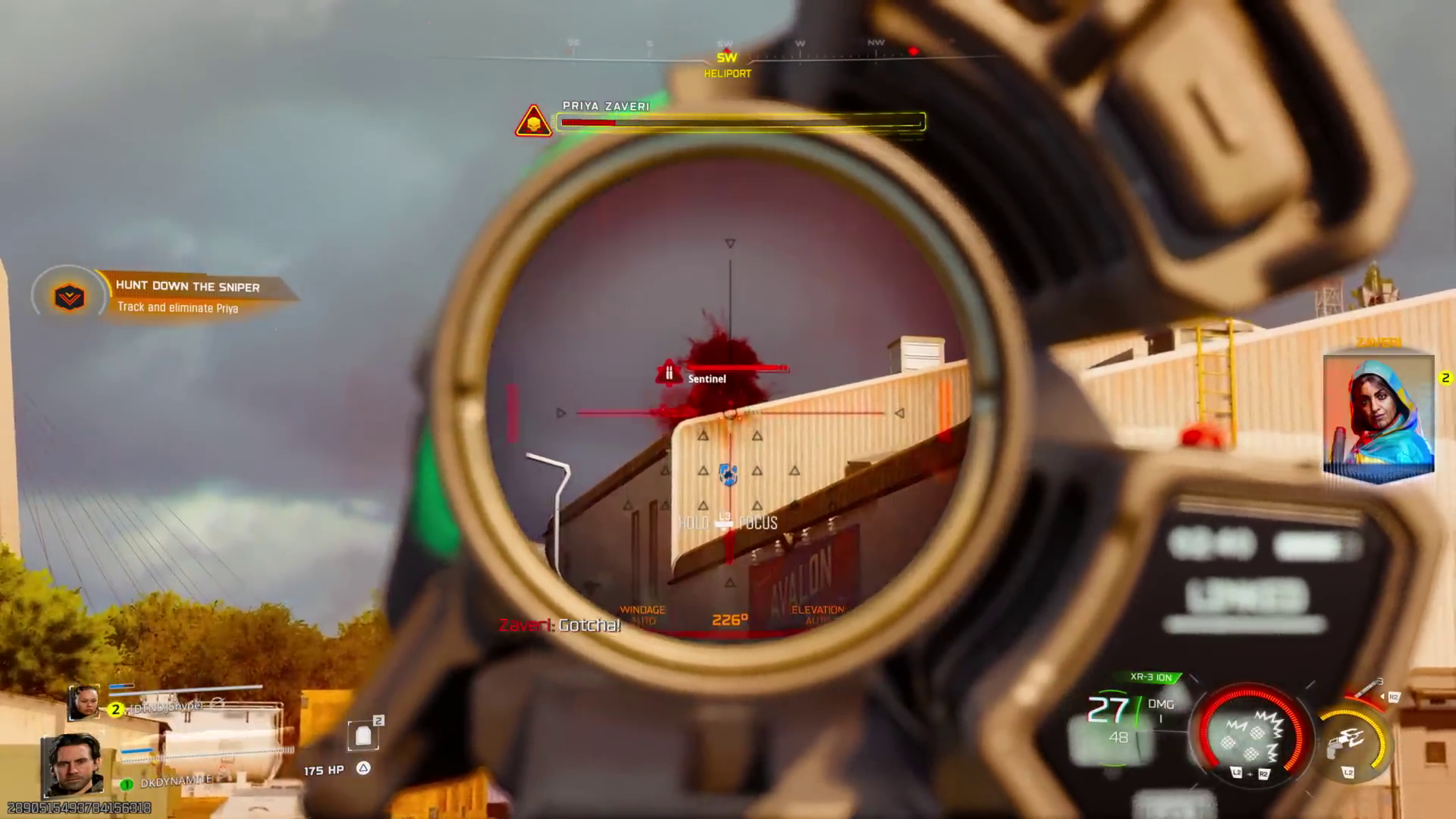Click the Sentinel target marker icon
Image resolution: width=1456 pixels, height=819 pixels.
(x=668, y=373)
